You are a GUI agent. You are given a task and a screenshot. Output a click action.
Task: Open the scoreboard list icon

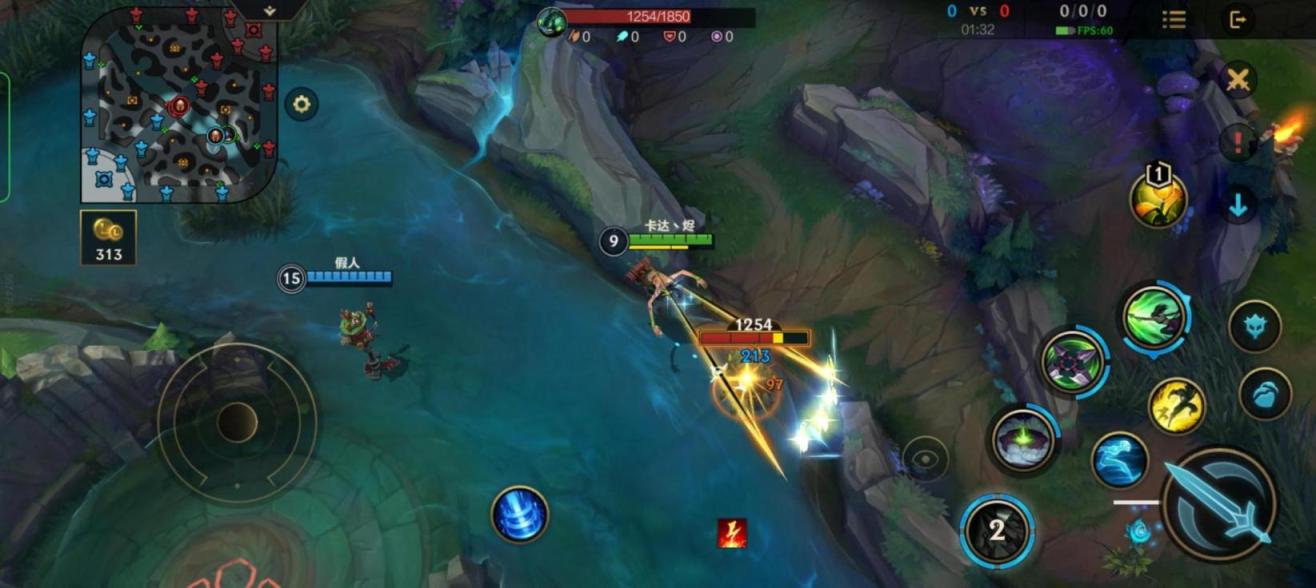[1174, 20]
